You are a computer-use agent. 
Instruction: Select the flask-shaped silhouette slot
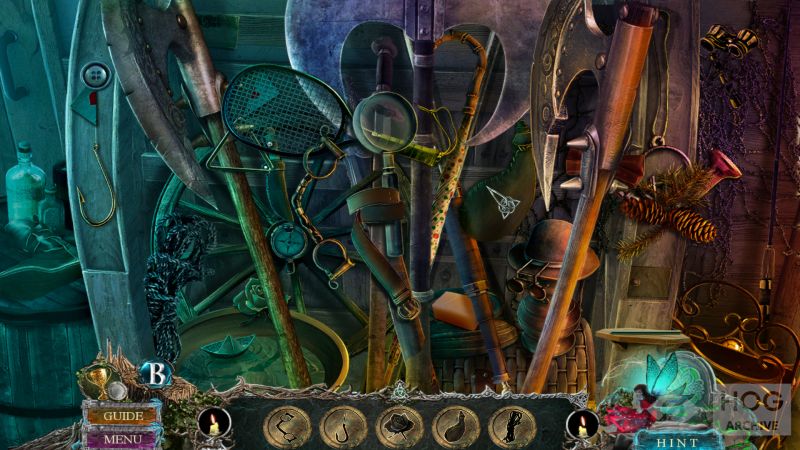(x=456, y=427)
